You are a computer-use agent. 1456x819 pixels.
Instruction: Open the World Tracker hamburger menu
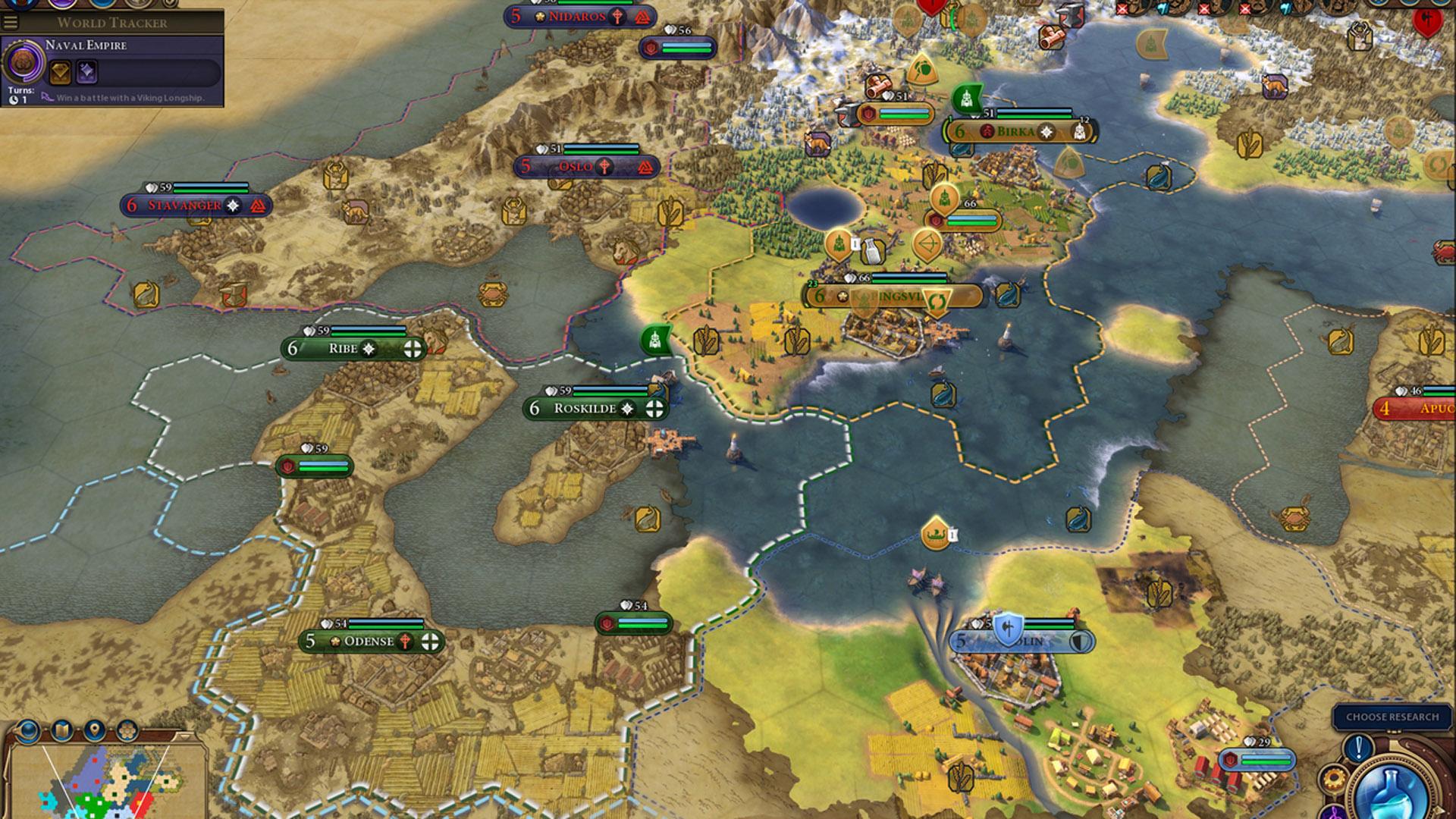point(11,22)
